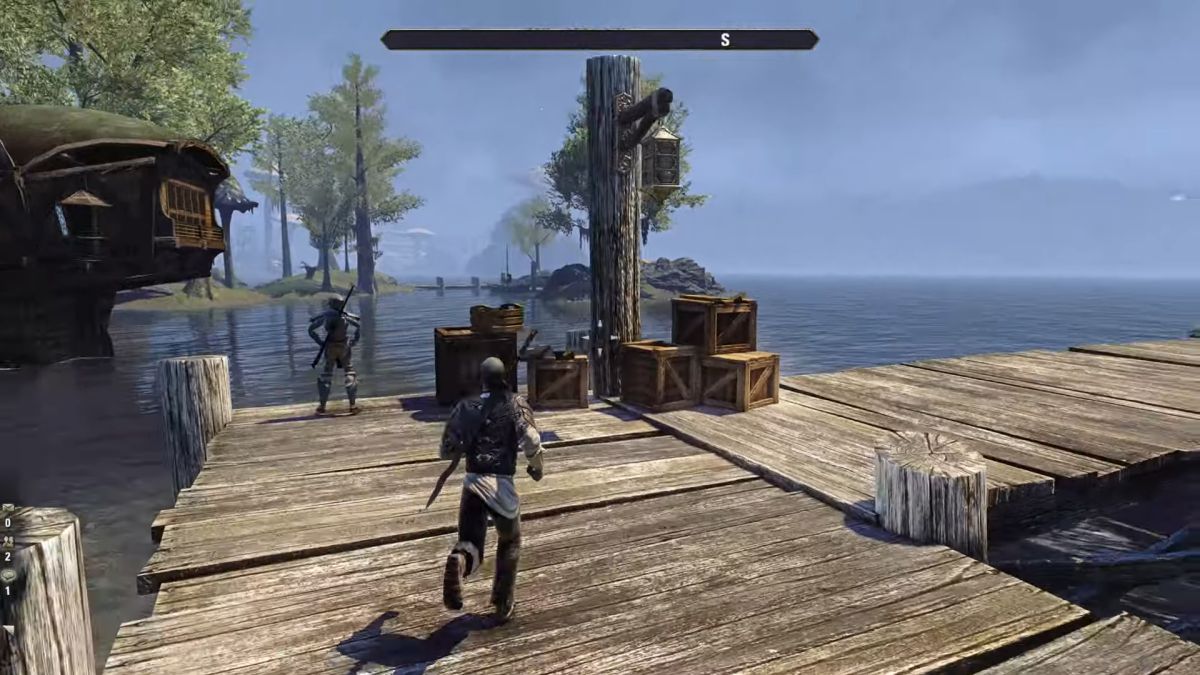
Task: Open the friends list icon
Action: pos(7,542)
